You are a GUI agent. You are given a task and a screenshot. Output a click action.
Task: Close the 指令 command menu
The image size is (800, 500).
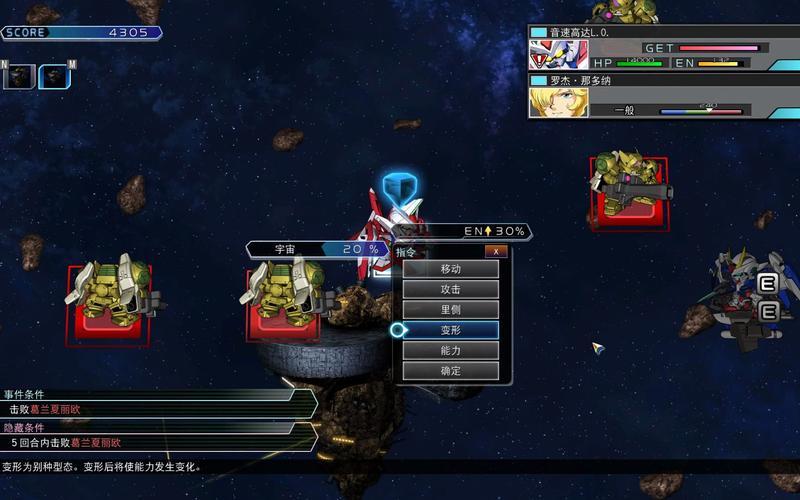(495, 252)
